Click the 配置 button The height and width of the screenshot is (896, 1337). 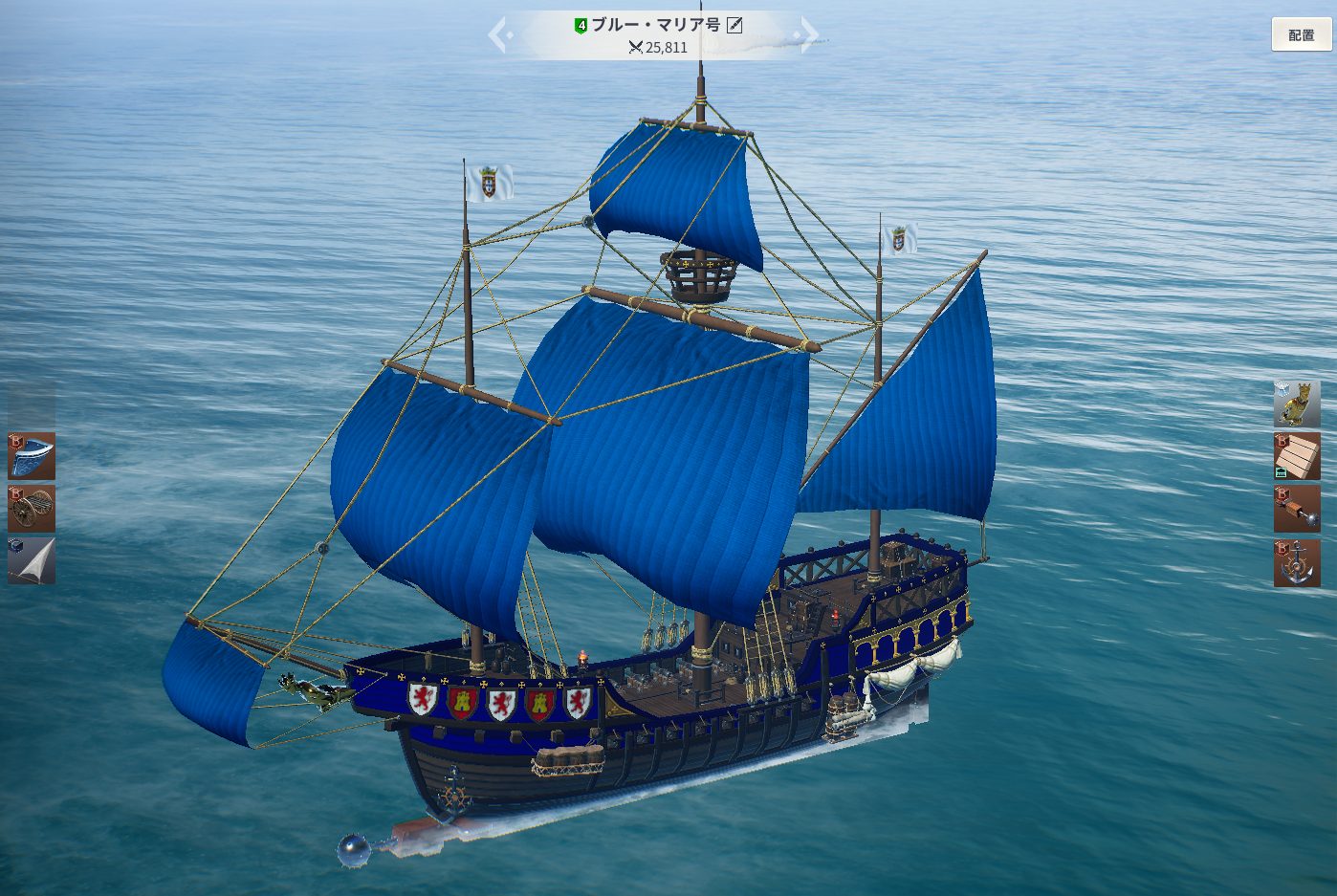[x=1301, y=35]
